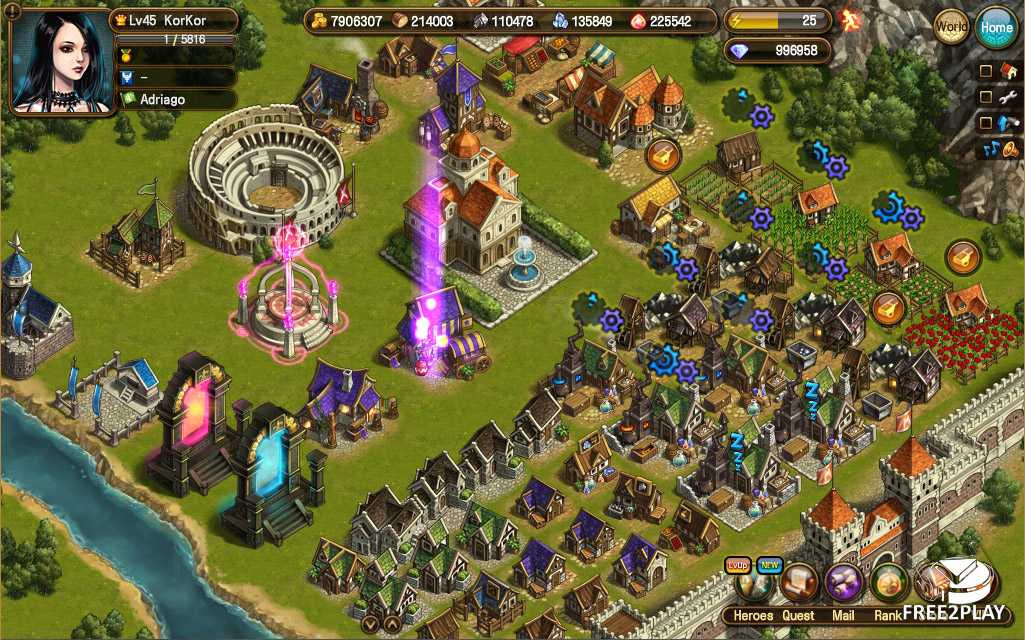Toggle the blue arrow hammer checkbox
The height and width of the screenshot is (640, 1025).
pyautogui.click(x=986, y=123)
